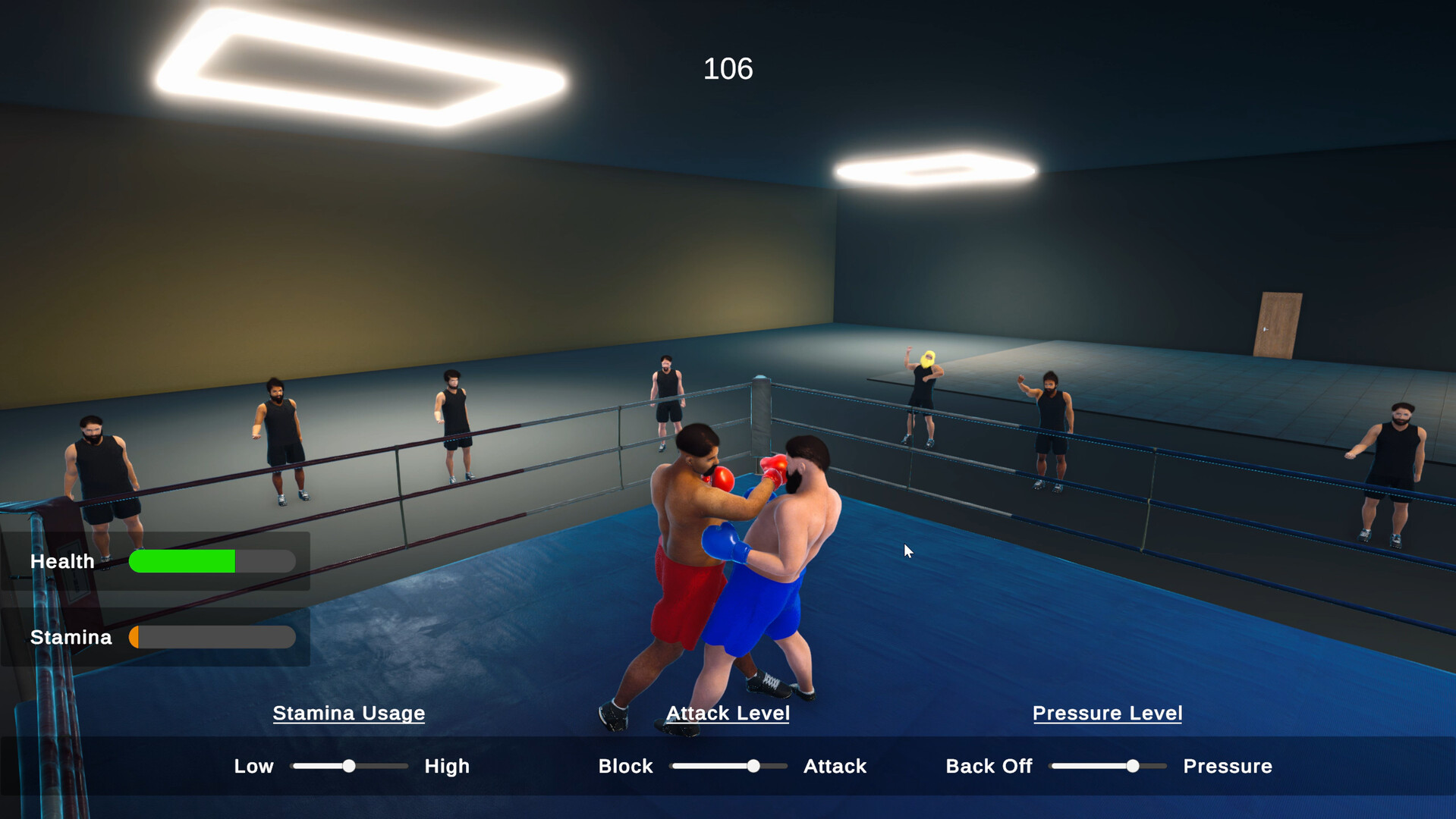Select the High stamina label

[x=447, y=766]
